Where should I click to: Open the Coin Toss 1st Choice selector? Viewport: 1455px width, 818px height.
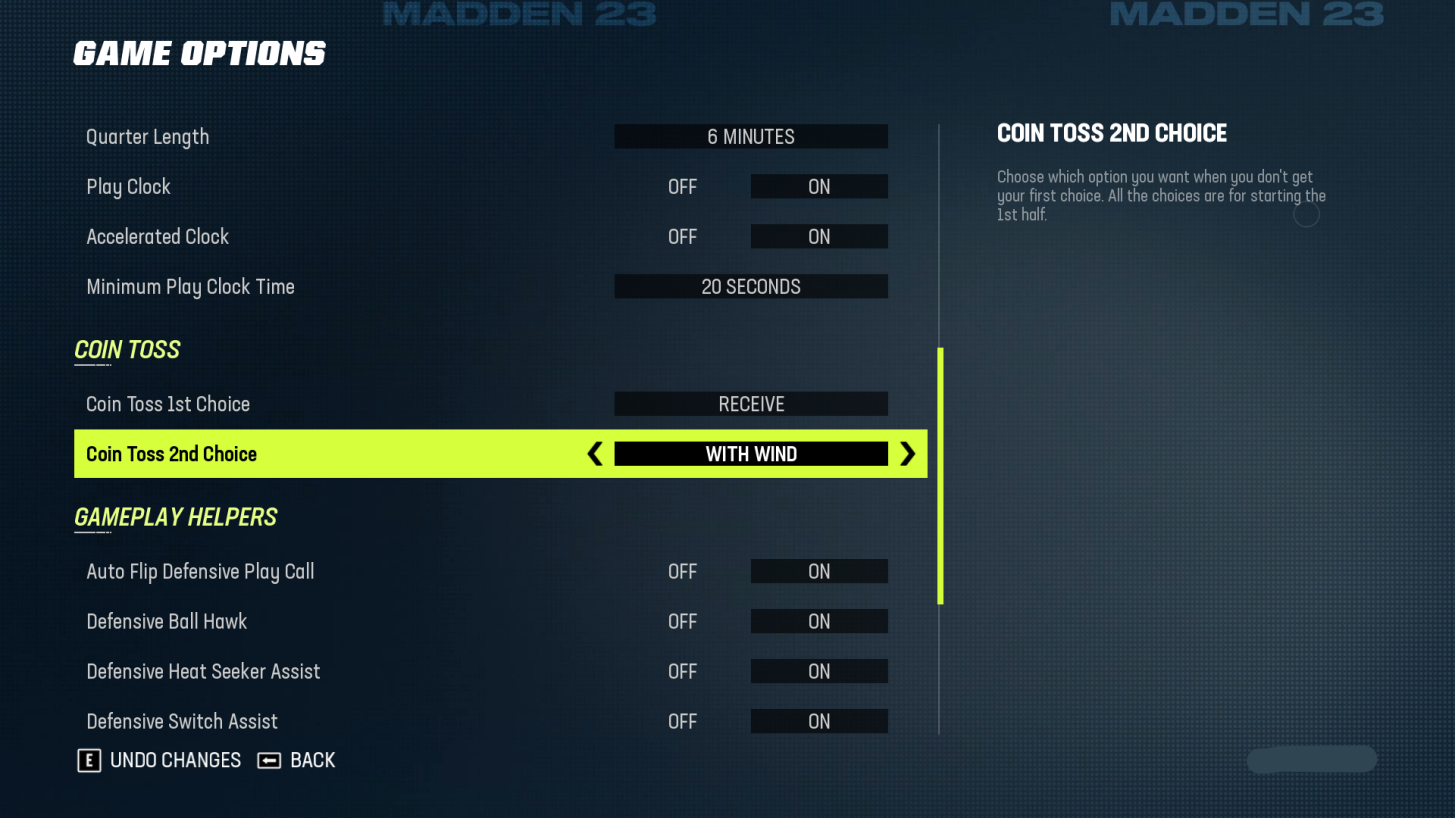pyautogui.click(x=751, y=404)
